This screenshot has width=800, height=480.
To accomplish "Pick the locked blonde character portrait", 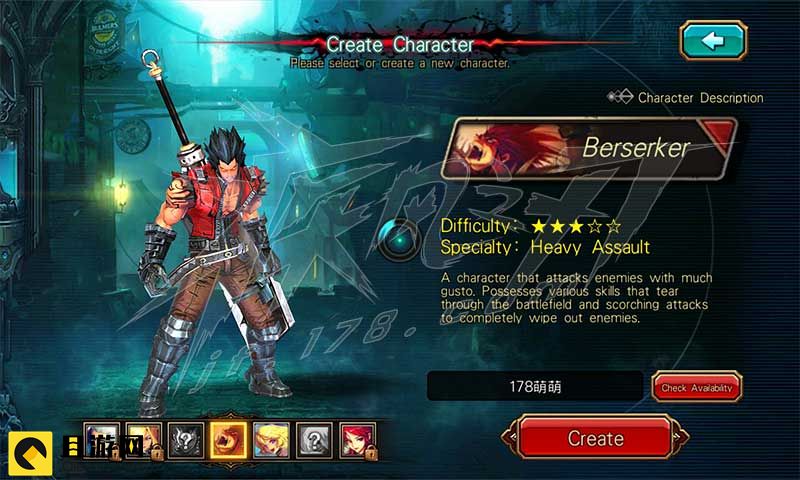I will (x=140, y=438).
